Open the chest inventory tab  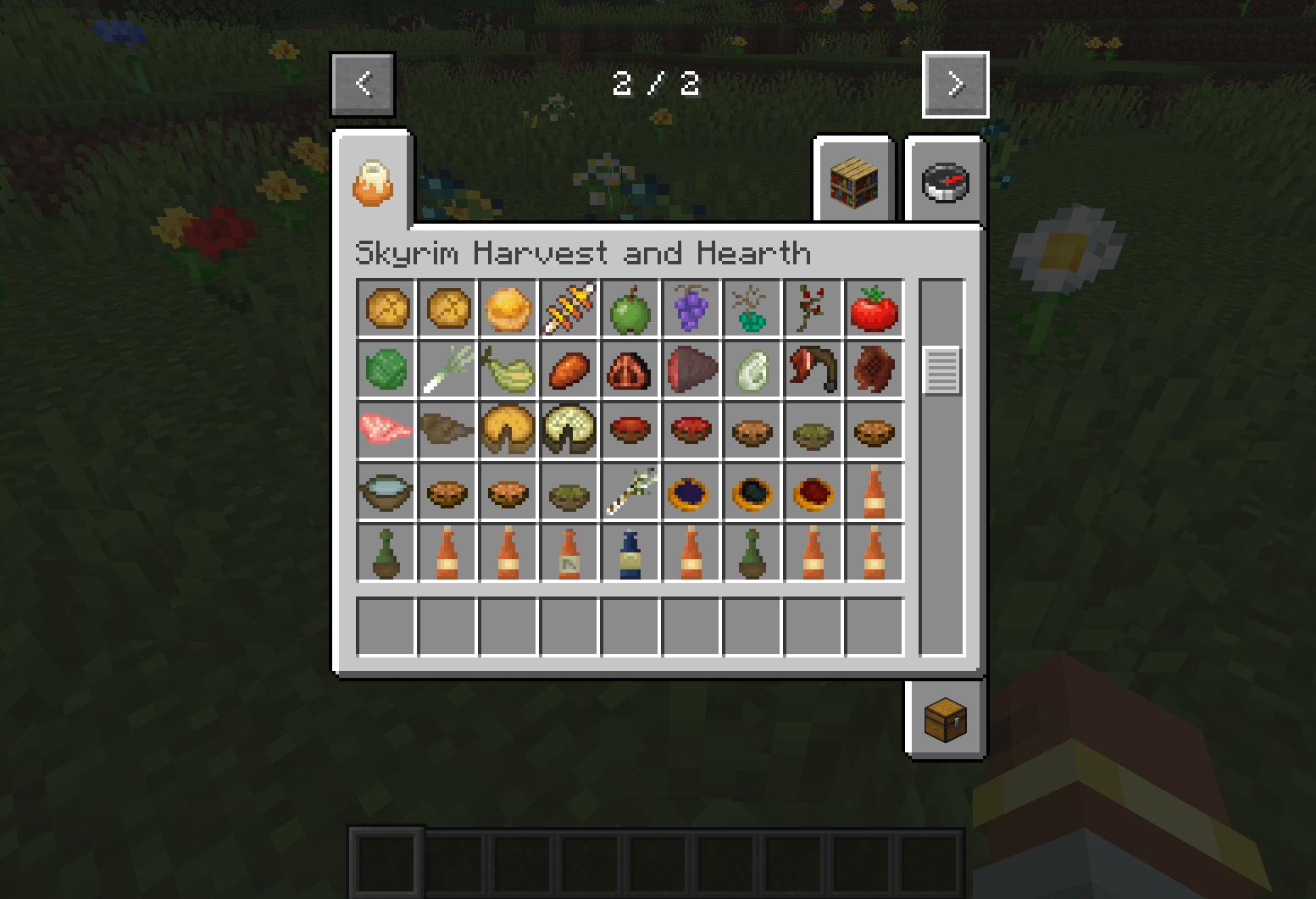pyautogui.click(x=945, y=721)
